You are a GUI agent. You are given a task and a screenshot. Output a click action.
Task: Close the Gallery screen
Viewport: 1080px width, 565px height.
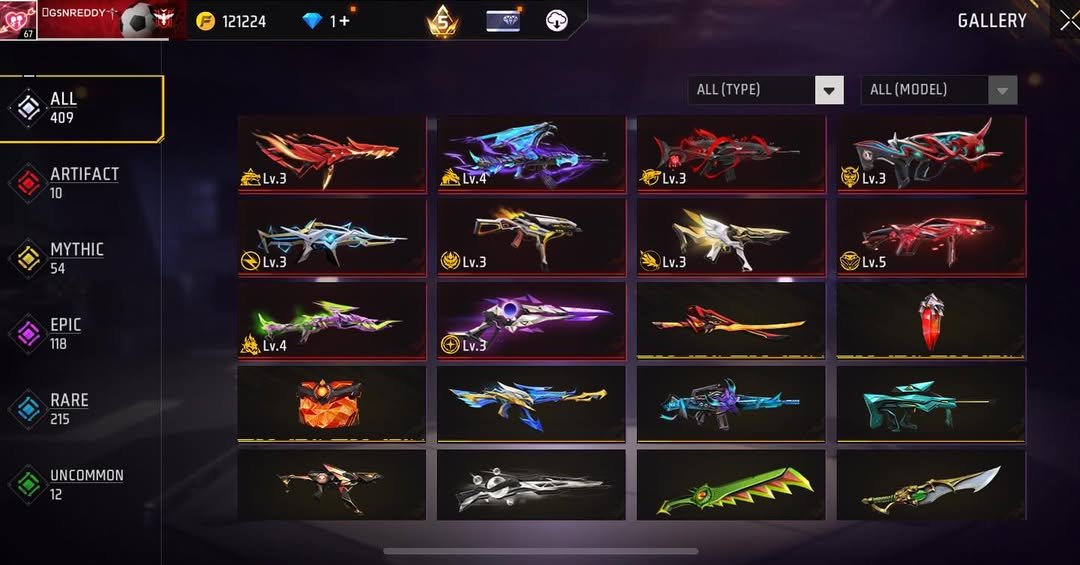[1067, 20]
